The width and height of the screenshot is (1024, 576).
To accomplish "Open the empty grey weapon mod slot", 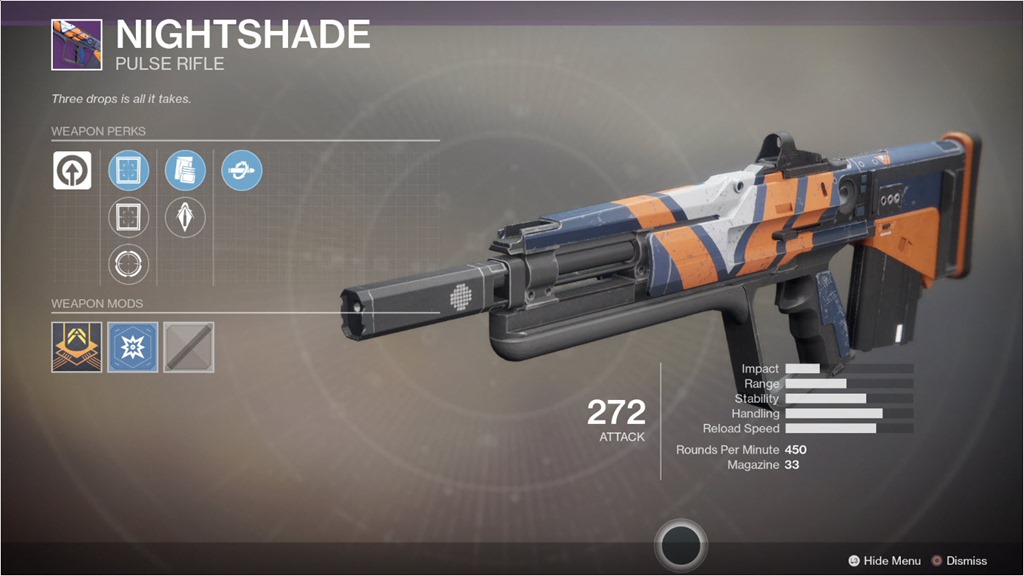I will click(x=189, y=347).
